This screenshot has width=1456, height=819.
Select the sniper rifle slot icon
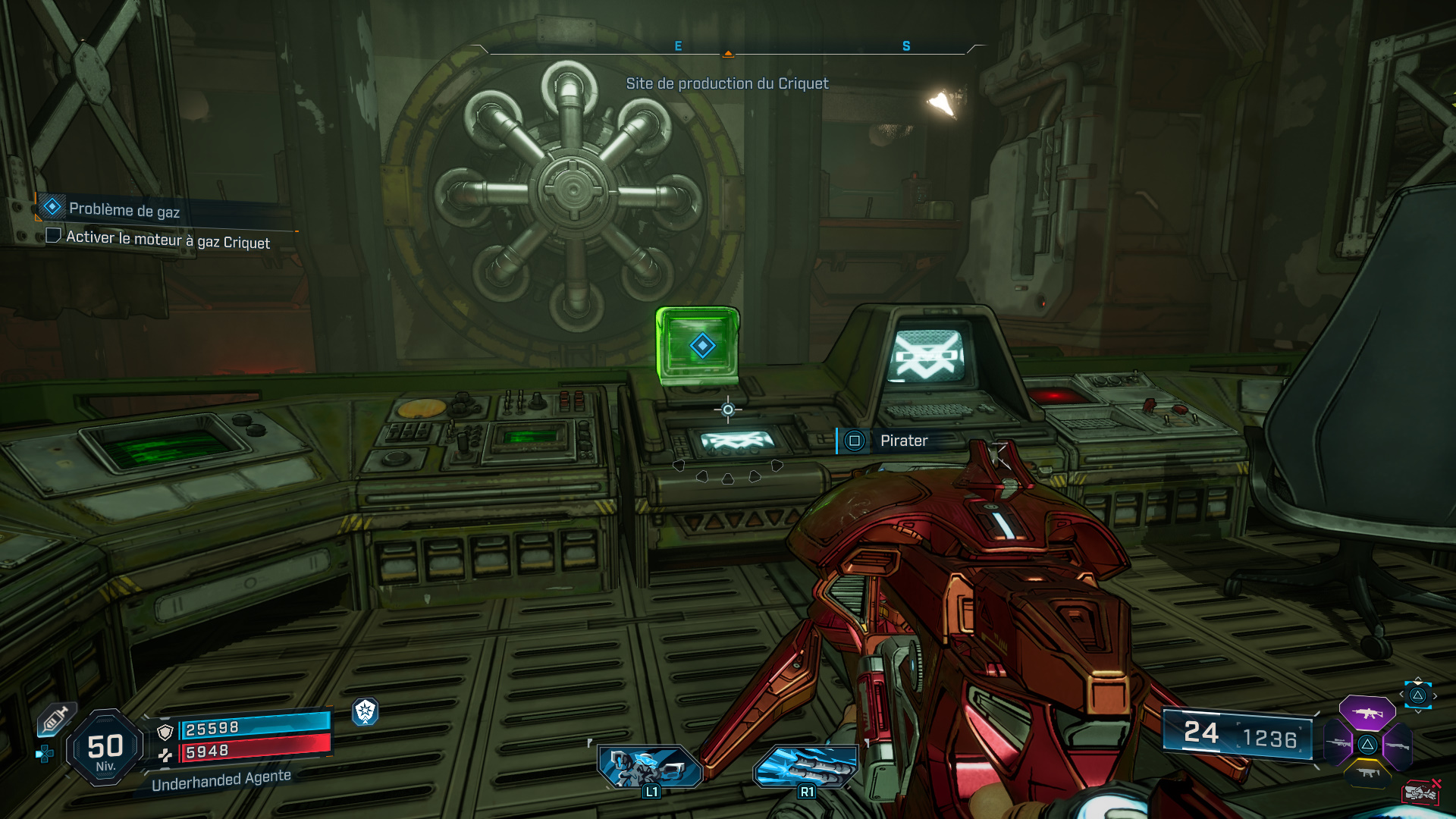click(x=1336, y=743)
